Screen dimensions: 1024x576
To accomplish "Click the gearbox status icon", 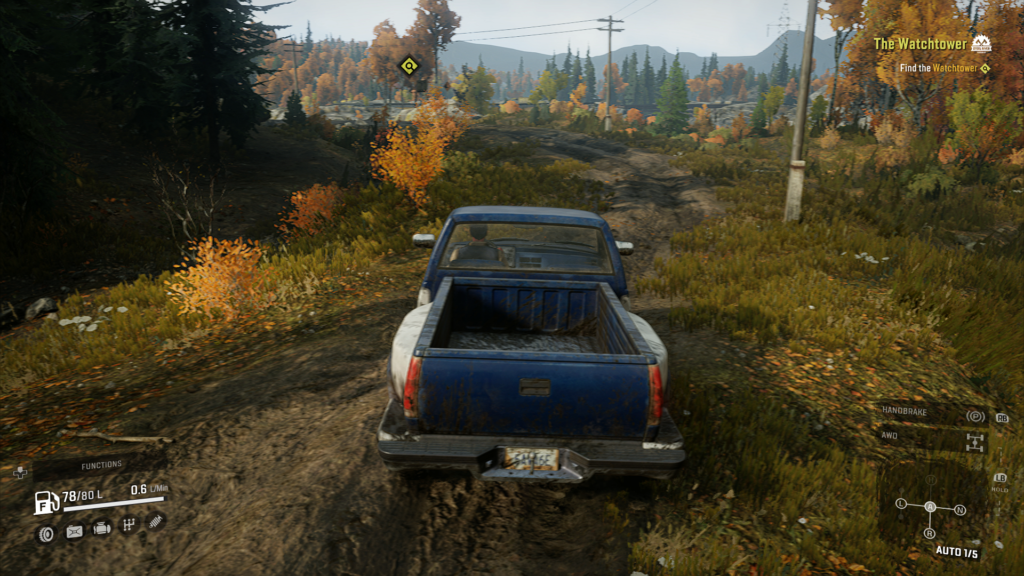I will click(129, 524).
